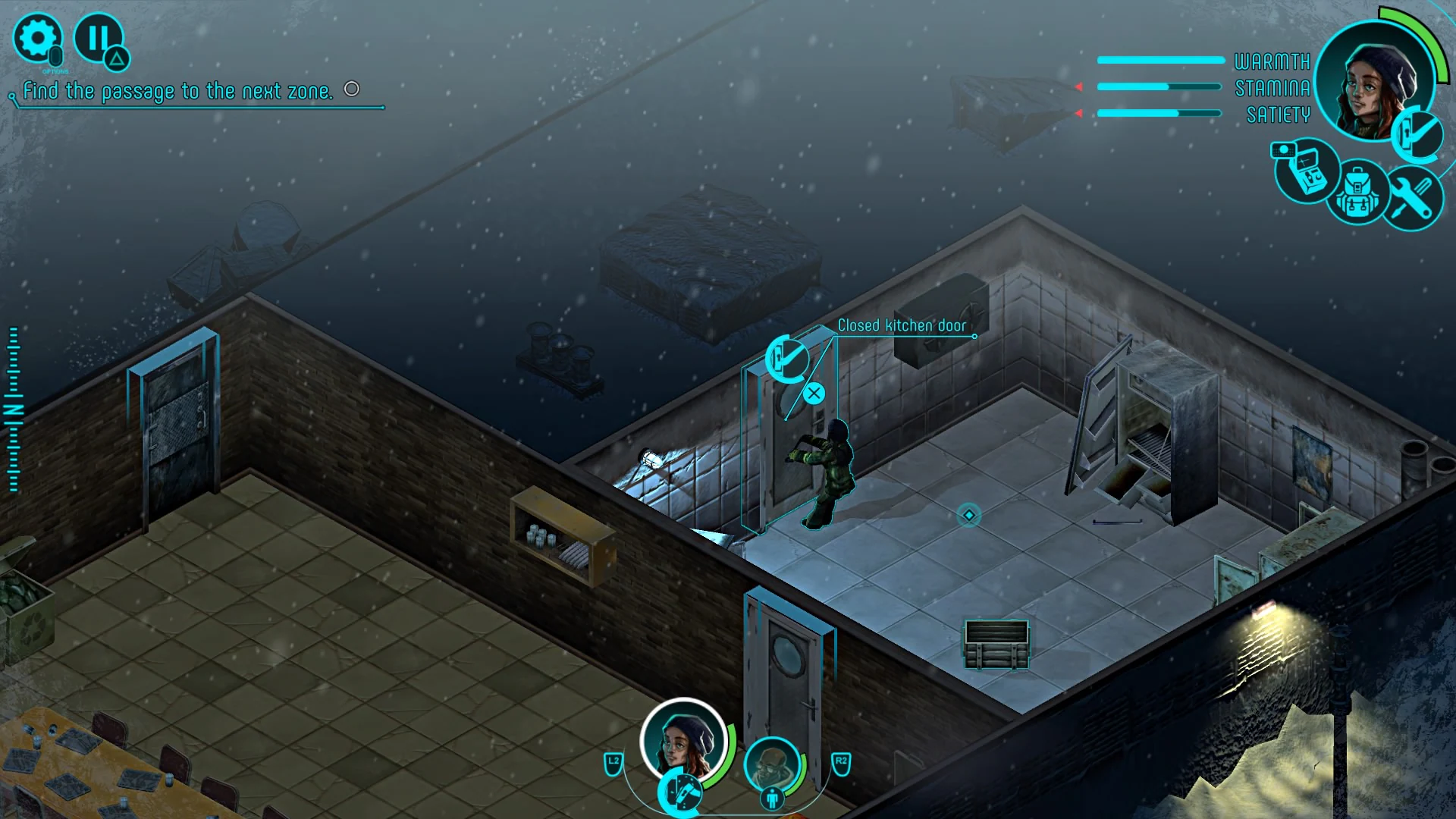The height and width of the screenshot is (819, 1456).
Task: Toggle pause with the pause button
Action: (99, 38)
